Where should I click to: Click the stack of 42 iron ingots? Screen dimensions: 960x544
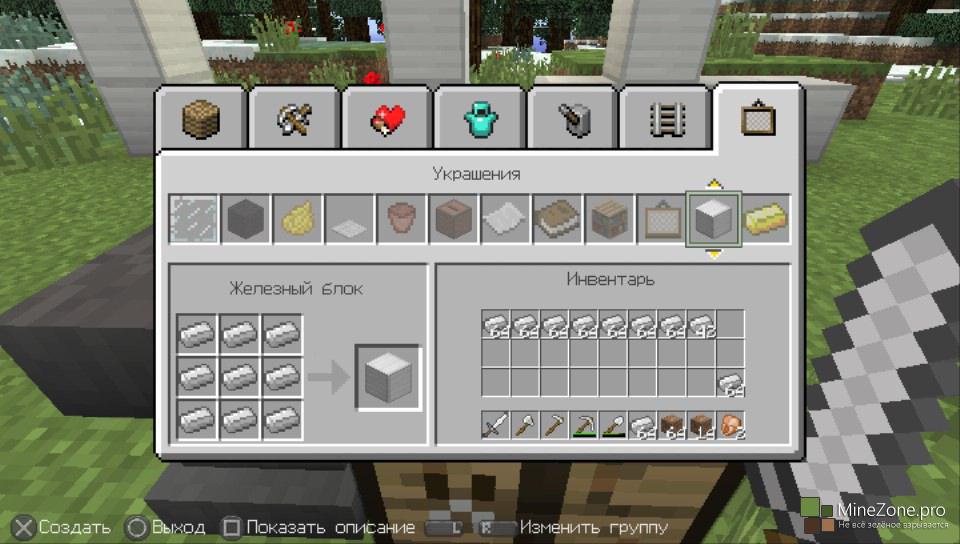pyautogui.click(x=701, y=325)
